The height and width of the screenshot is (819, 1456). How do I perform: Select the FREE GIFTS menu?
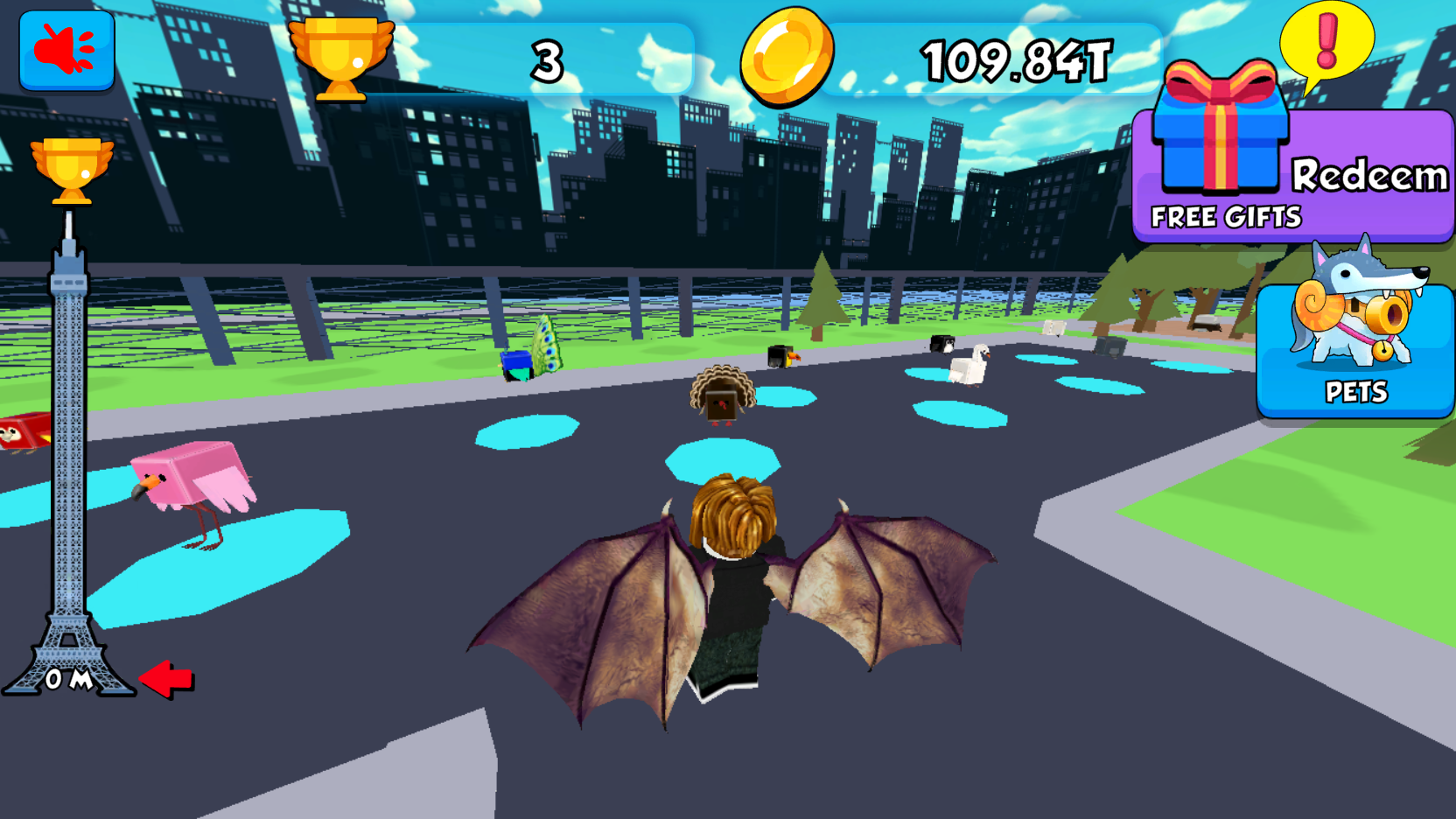[x=1225, y=215]
